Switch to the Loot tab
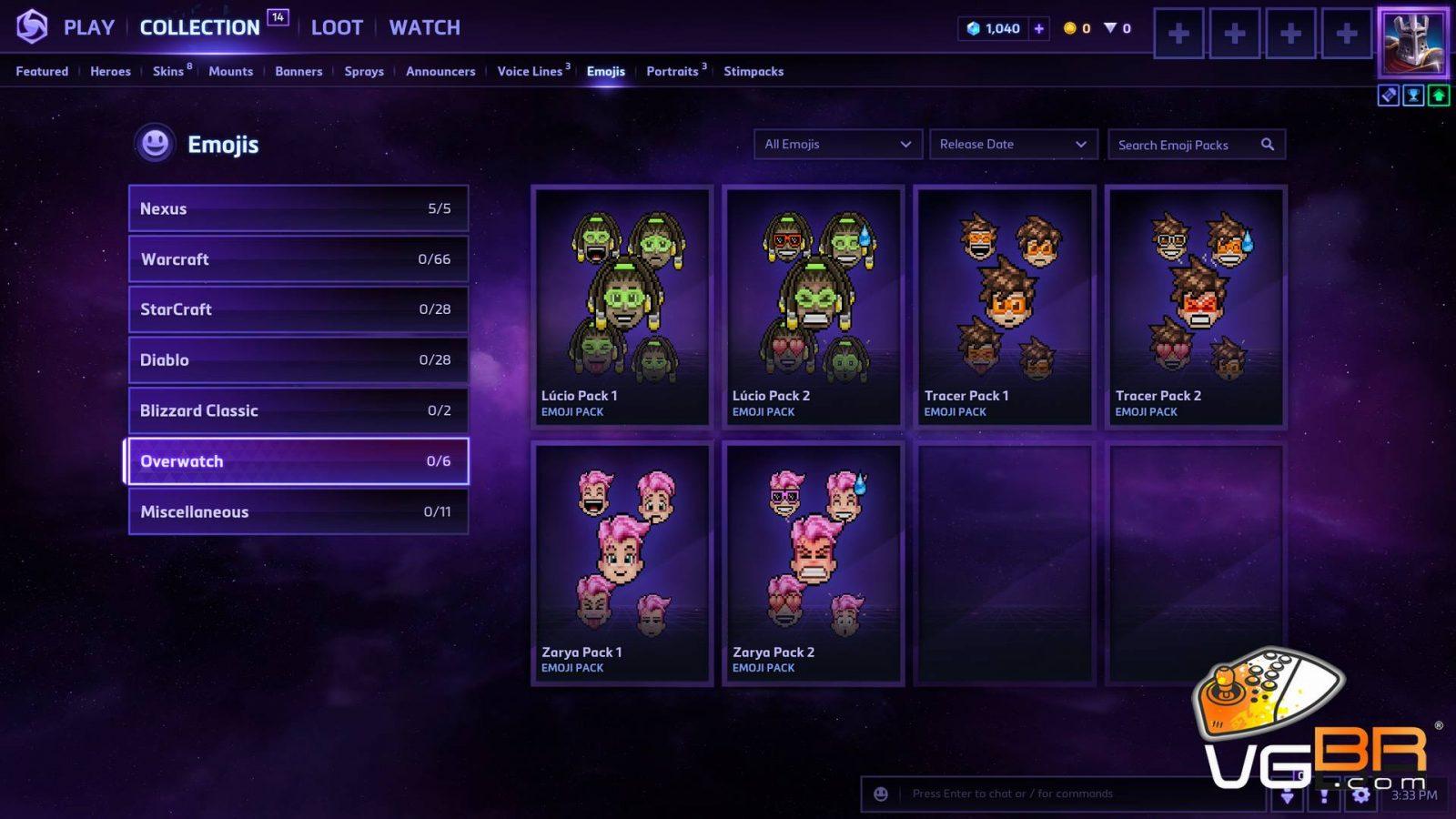 (337, 27)
